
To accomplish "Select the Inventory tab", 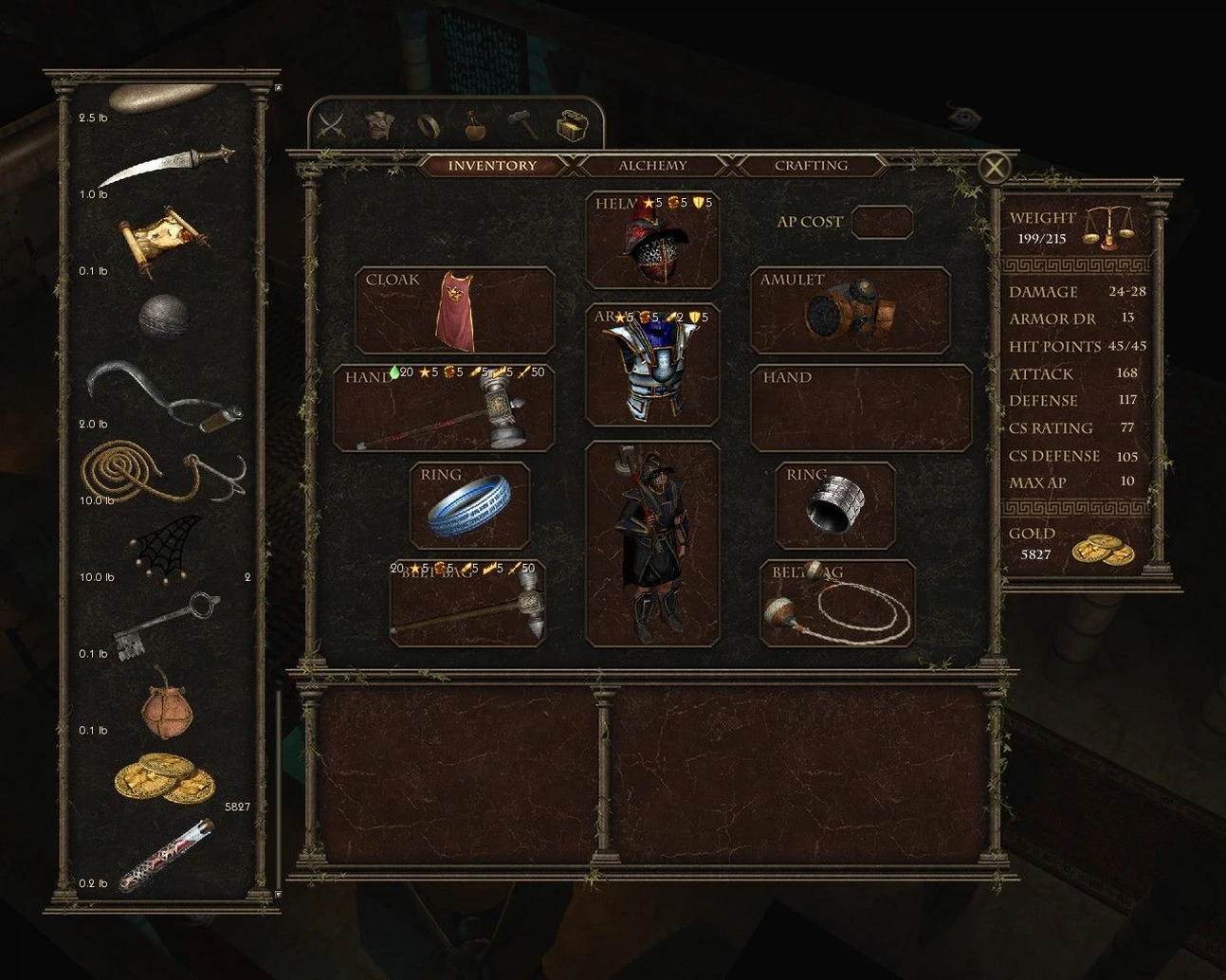I will coord(491,166).
